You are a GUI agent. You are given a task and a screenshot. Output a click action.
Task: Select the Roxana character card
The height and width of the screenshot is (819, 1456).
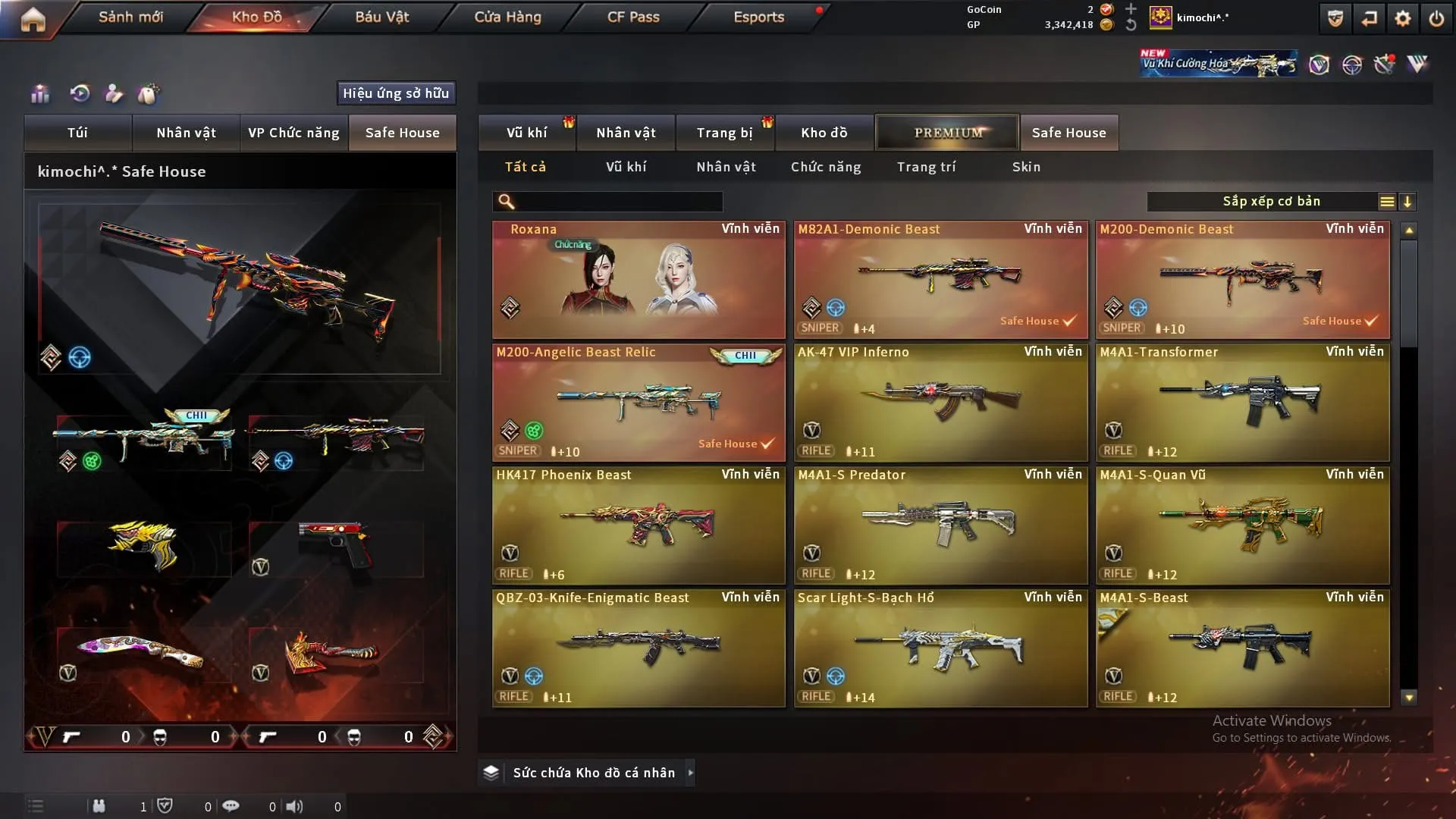coord(639,280)
